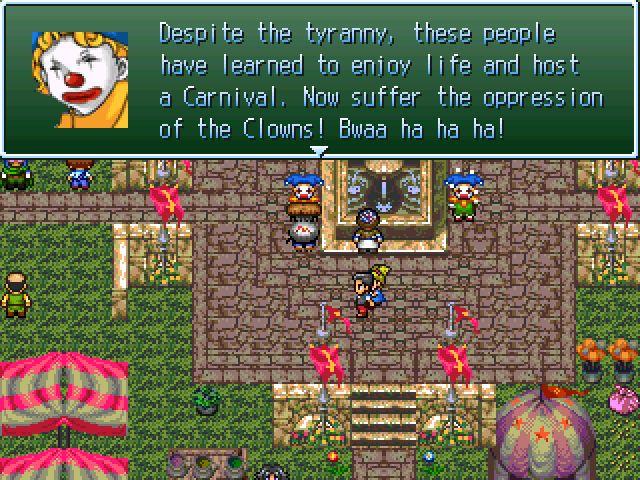
Task: Click the clown speaker portrait
Action: (x=80, y=78)
